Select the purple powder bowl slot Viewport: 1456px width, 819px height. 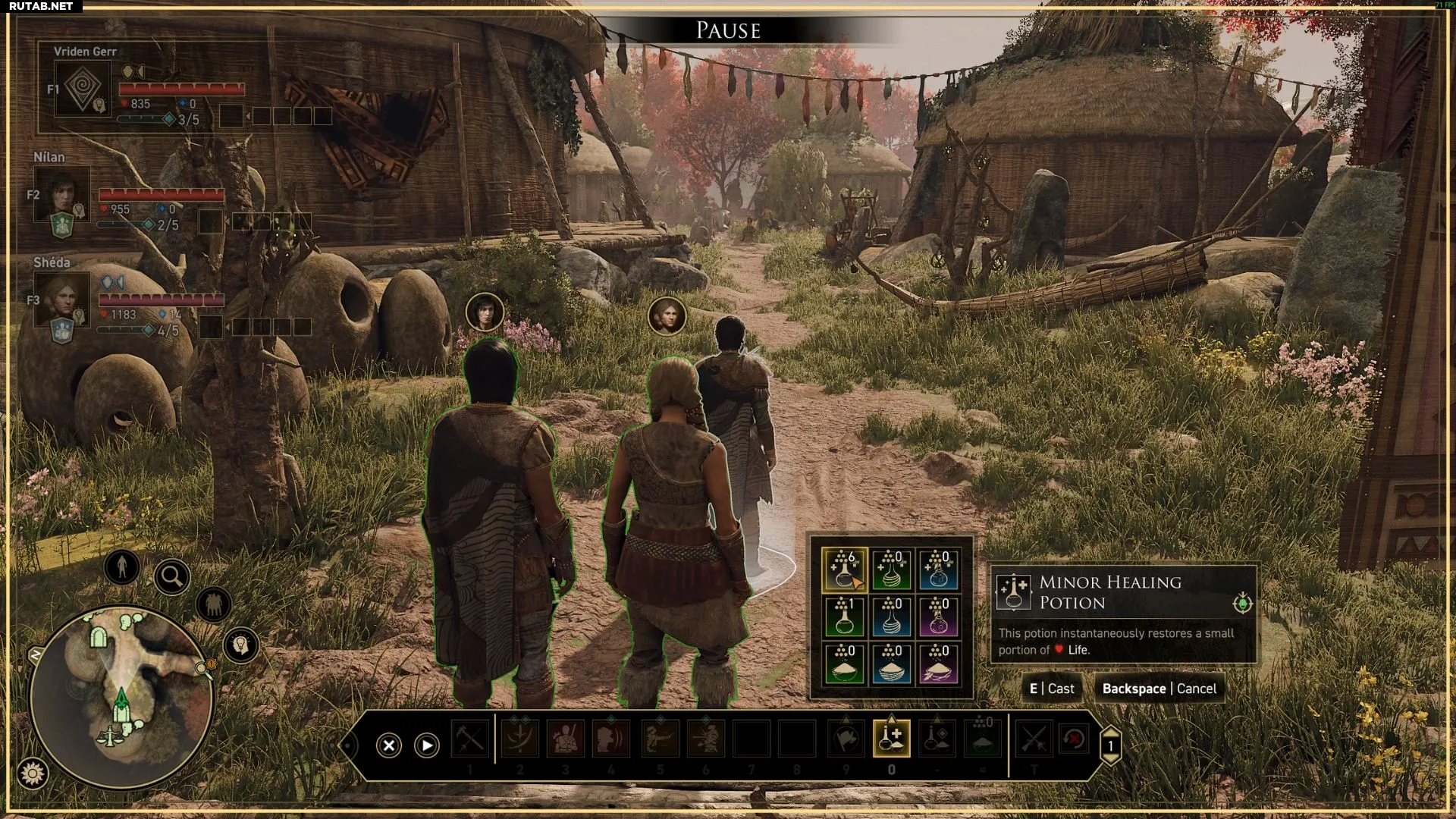click(x=938, y=663)
